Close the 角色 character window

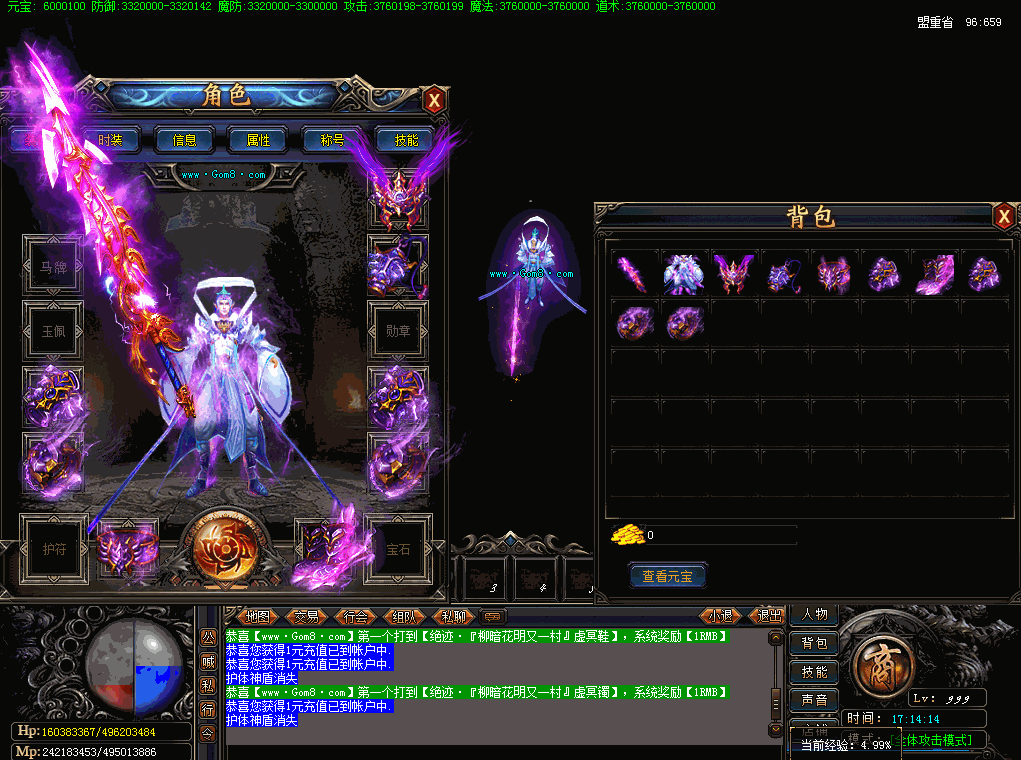[434, 100]
